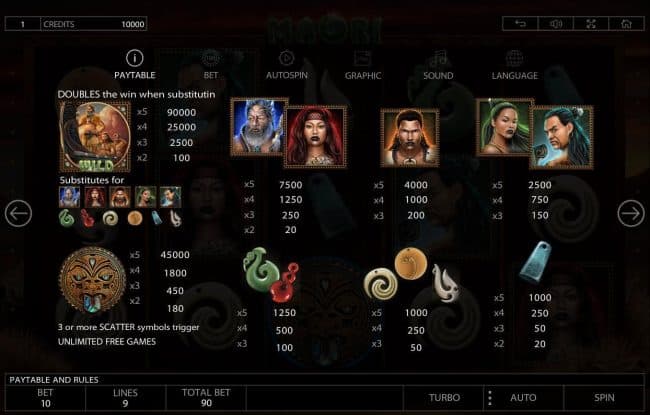Change the number of Lines
The width and height of the screenshot is (650, 415).
click(x=126, y=398)
